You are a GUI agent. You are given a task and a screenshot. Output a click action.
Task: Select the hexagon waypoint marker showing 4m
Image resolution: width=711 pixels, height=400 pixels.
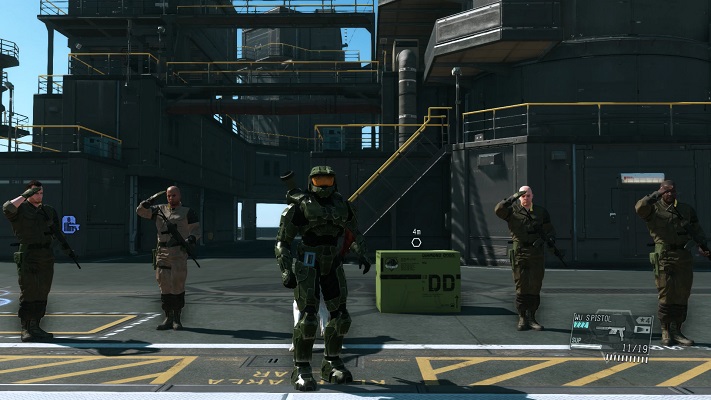coord(416,241)
